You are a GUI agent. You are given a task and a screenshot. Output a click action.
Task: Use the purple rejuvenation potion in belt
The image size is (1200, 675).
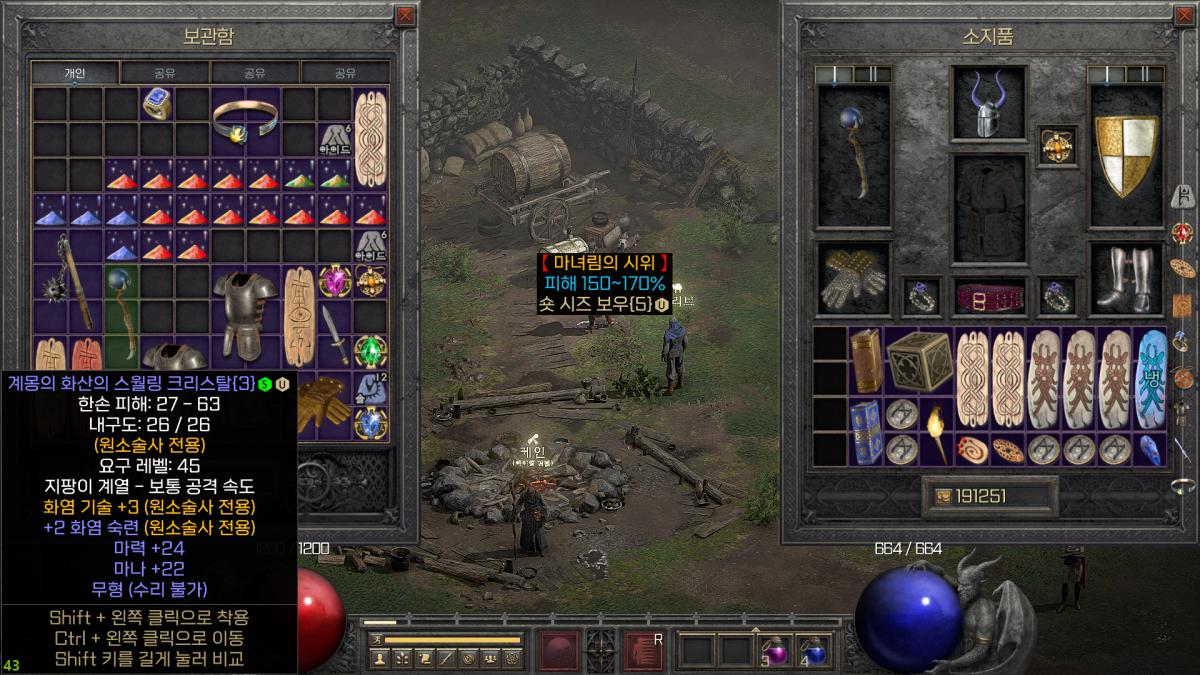tap(775, 650)
